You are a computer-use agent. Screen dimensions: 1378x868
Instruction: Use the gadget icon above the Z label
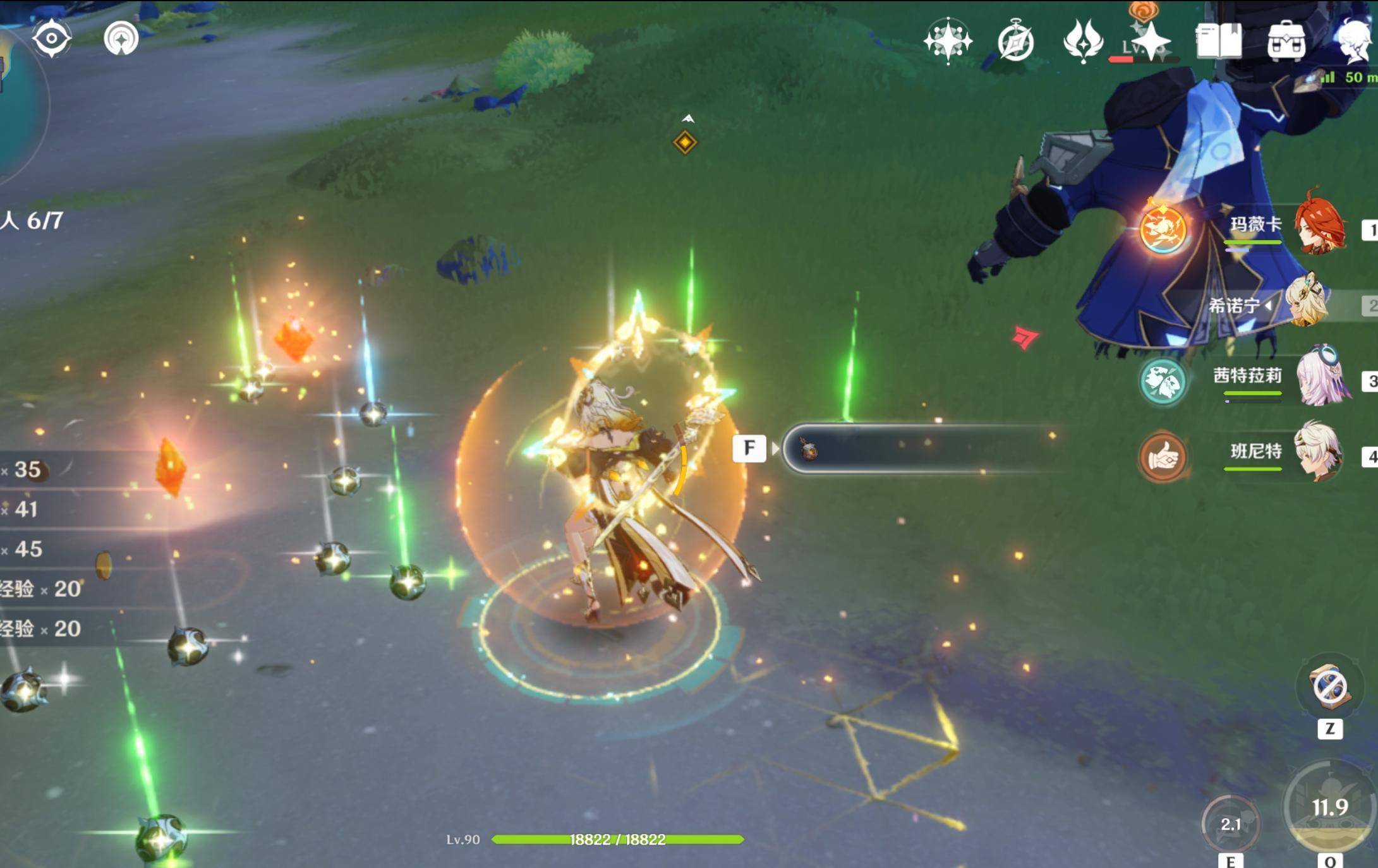1329,687
